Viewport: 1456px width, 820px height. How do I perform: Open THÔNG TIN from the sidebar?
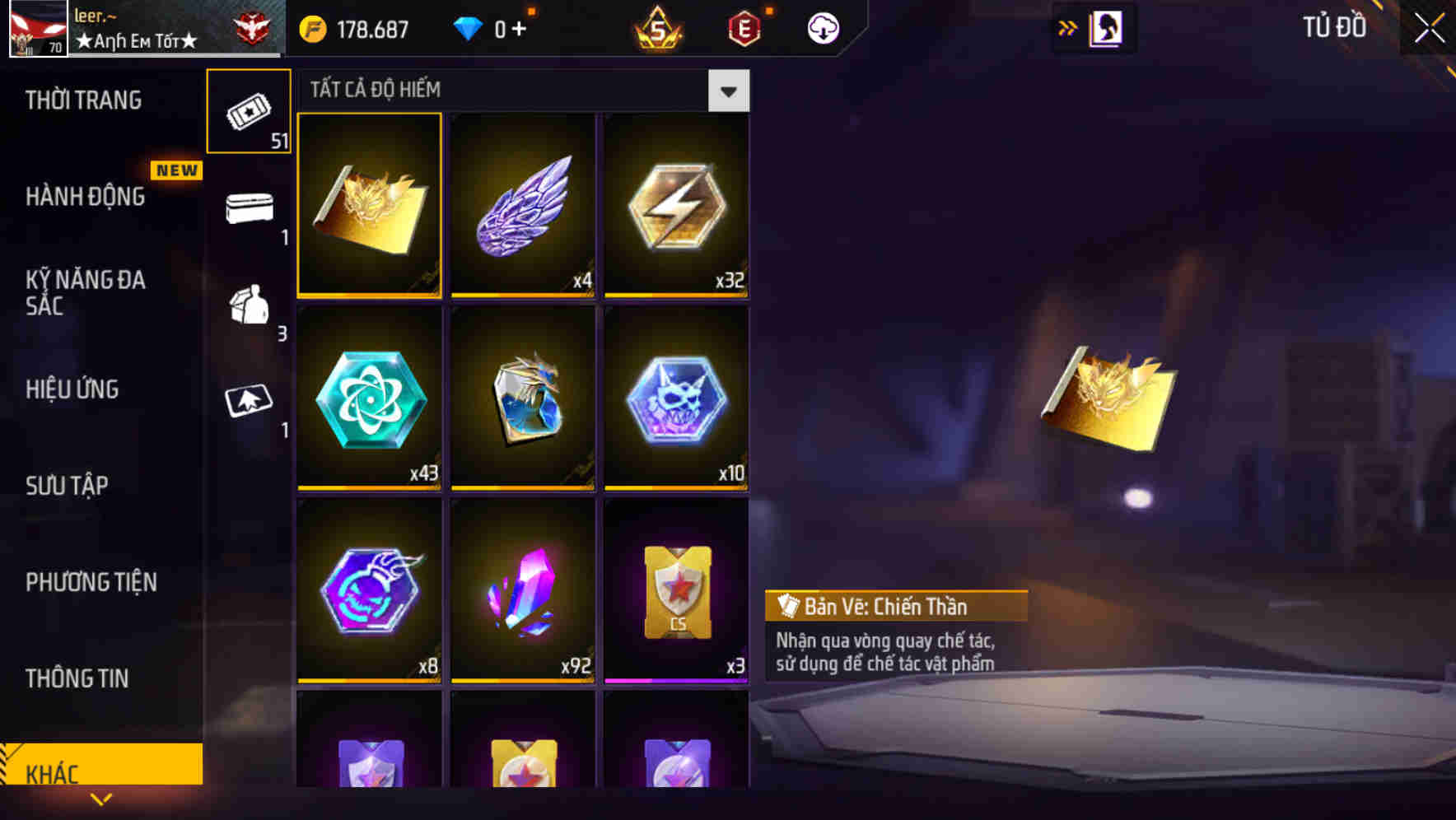(78, 678)
